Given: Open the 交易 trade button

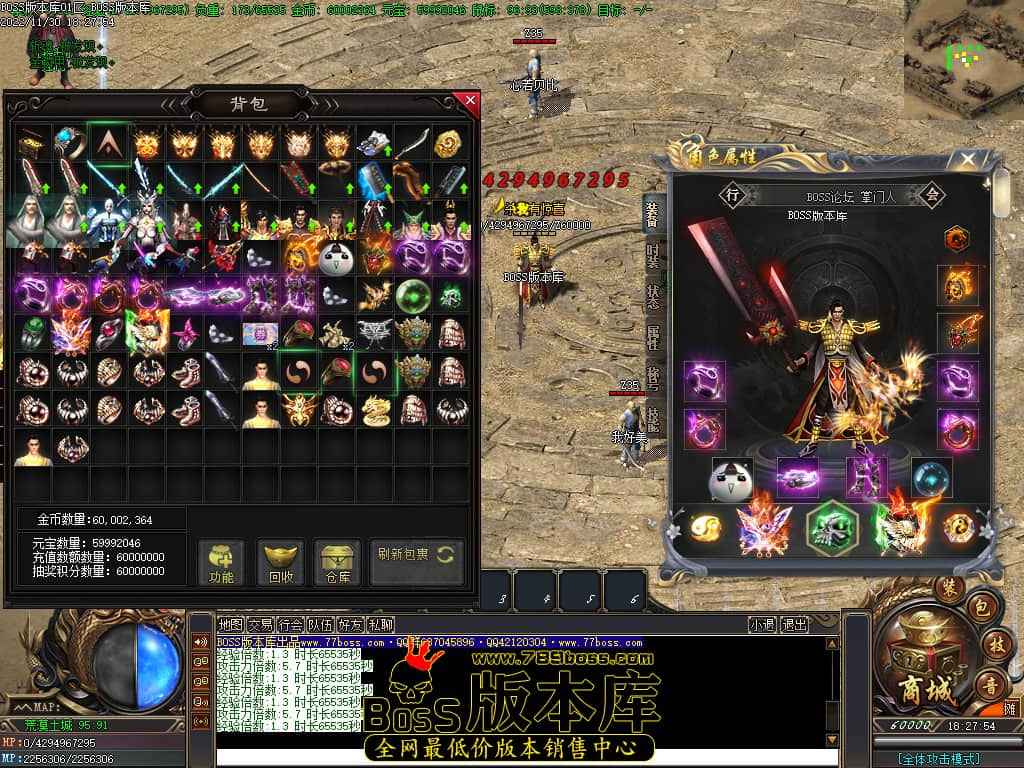Looking at the screenshot, I should (261, 625).
